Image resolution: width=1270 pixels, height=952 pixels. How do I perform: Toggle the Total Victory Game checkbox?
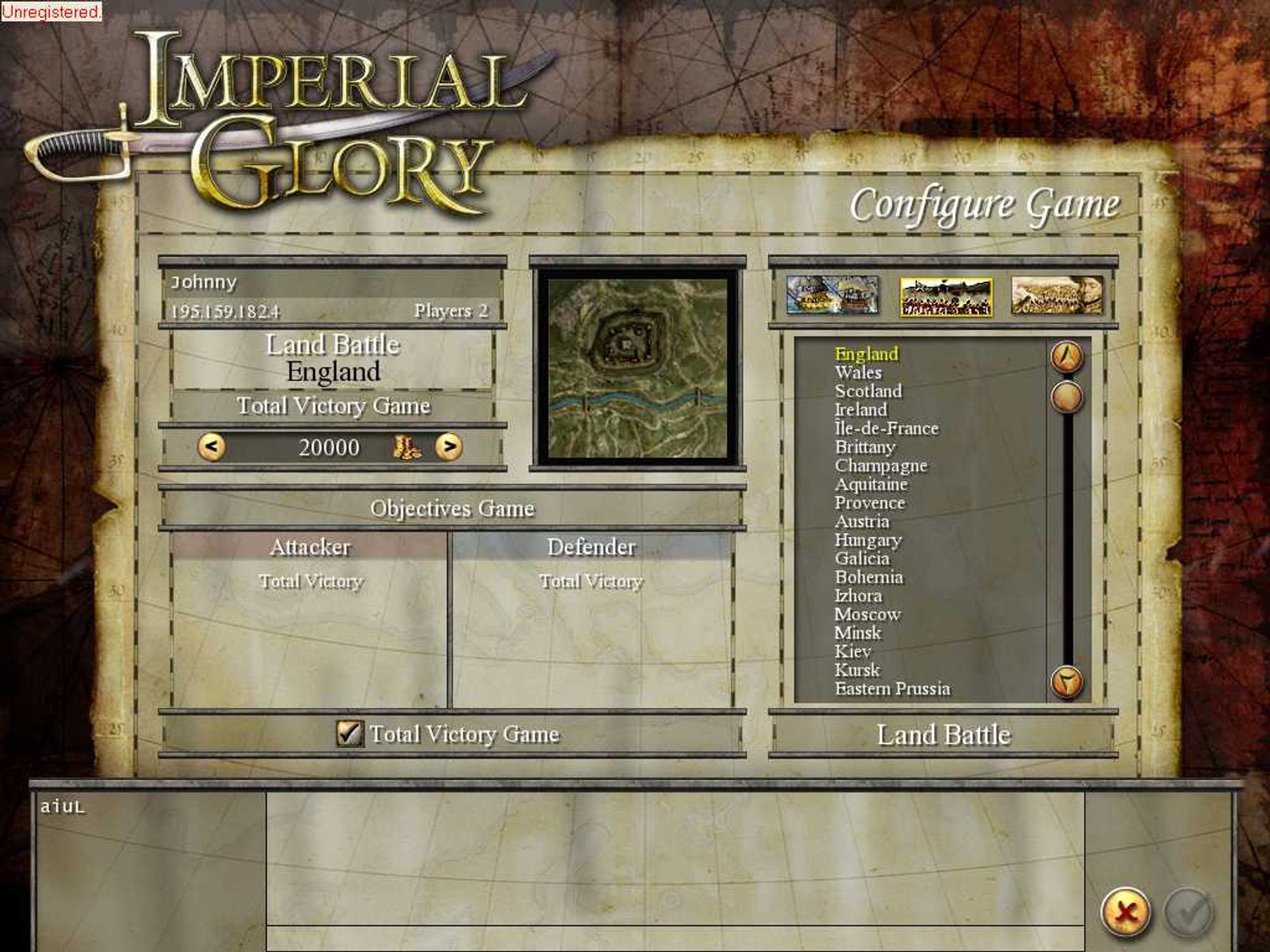349,733
